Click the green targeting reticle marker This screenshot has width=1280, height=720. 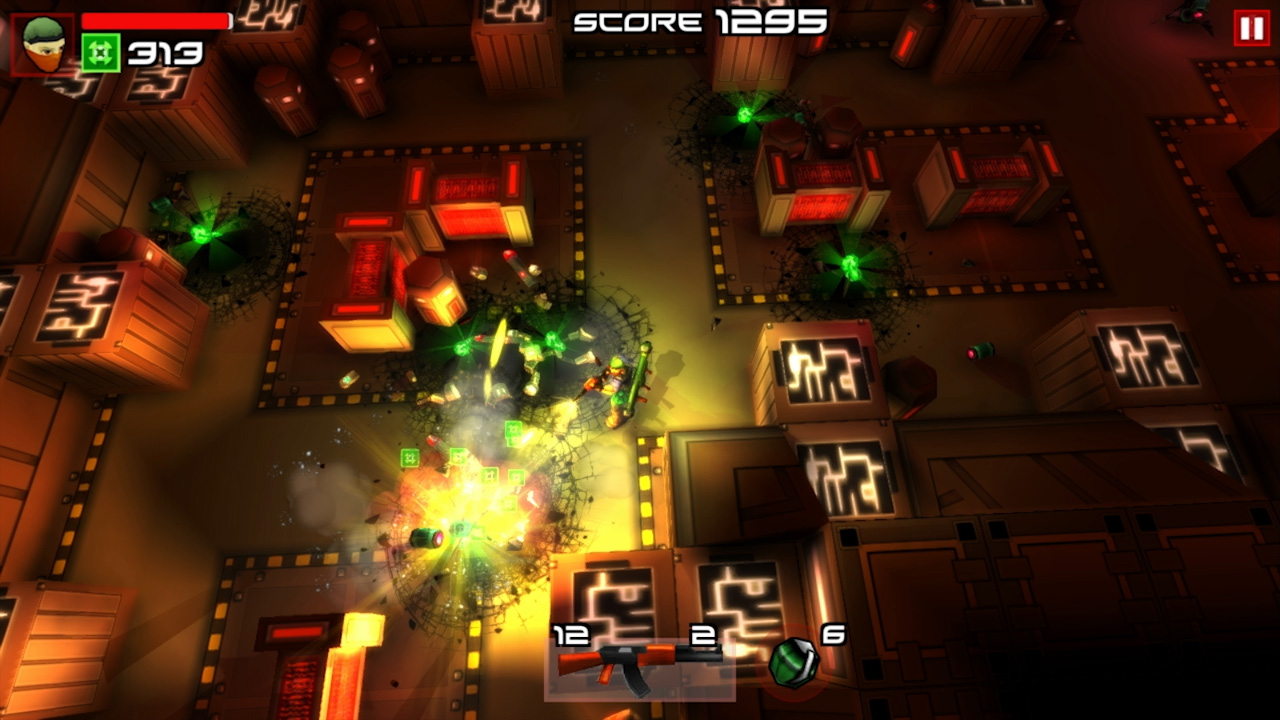[408, 457]
